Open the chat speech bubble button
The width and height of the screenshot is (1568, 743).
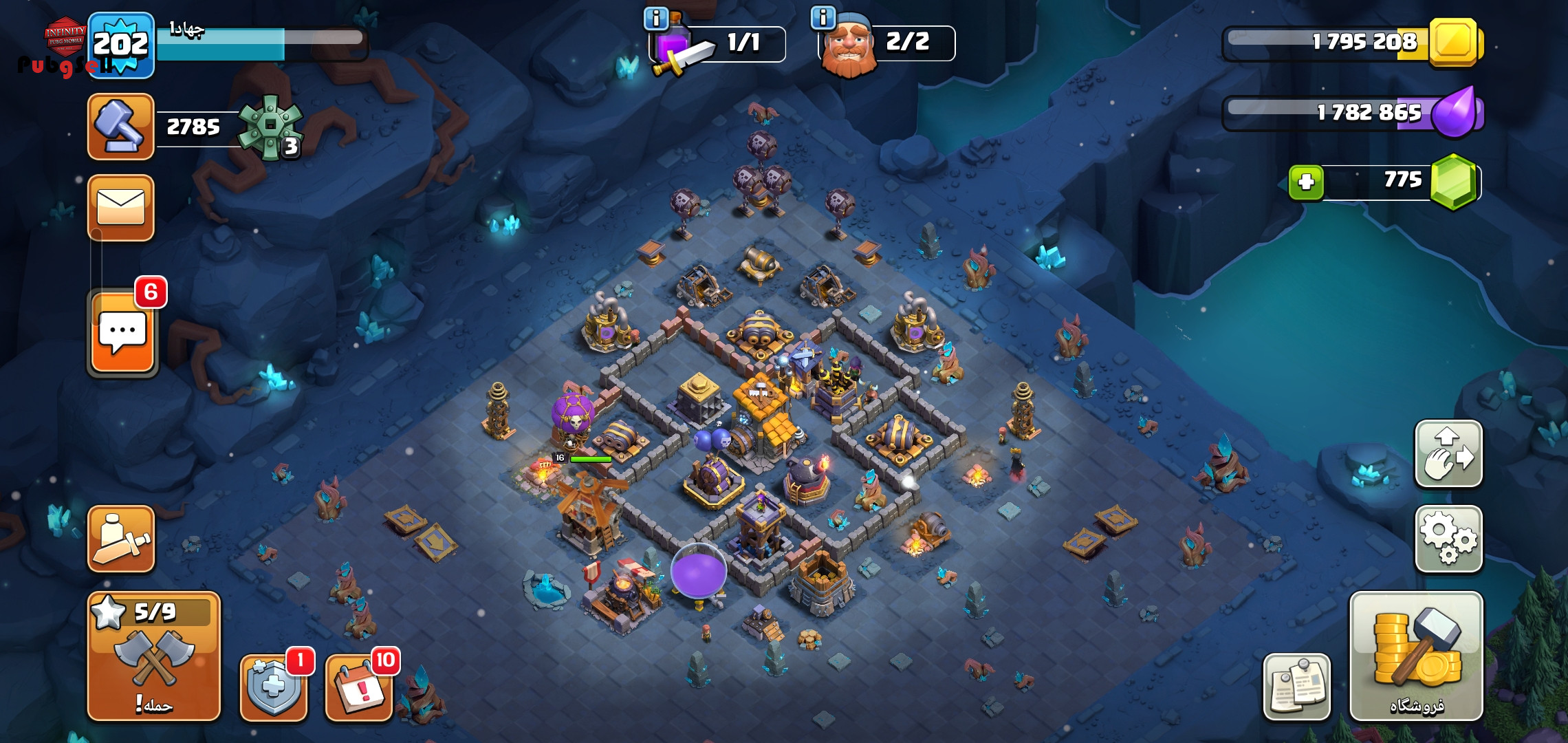click(122, 332)
